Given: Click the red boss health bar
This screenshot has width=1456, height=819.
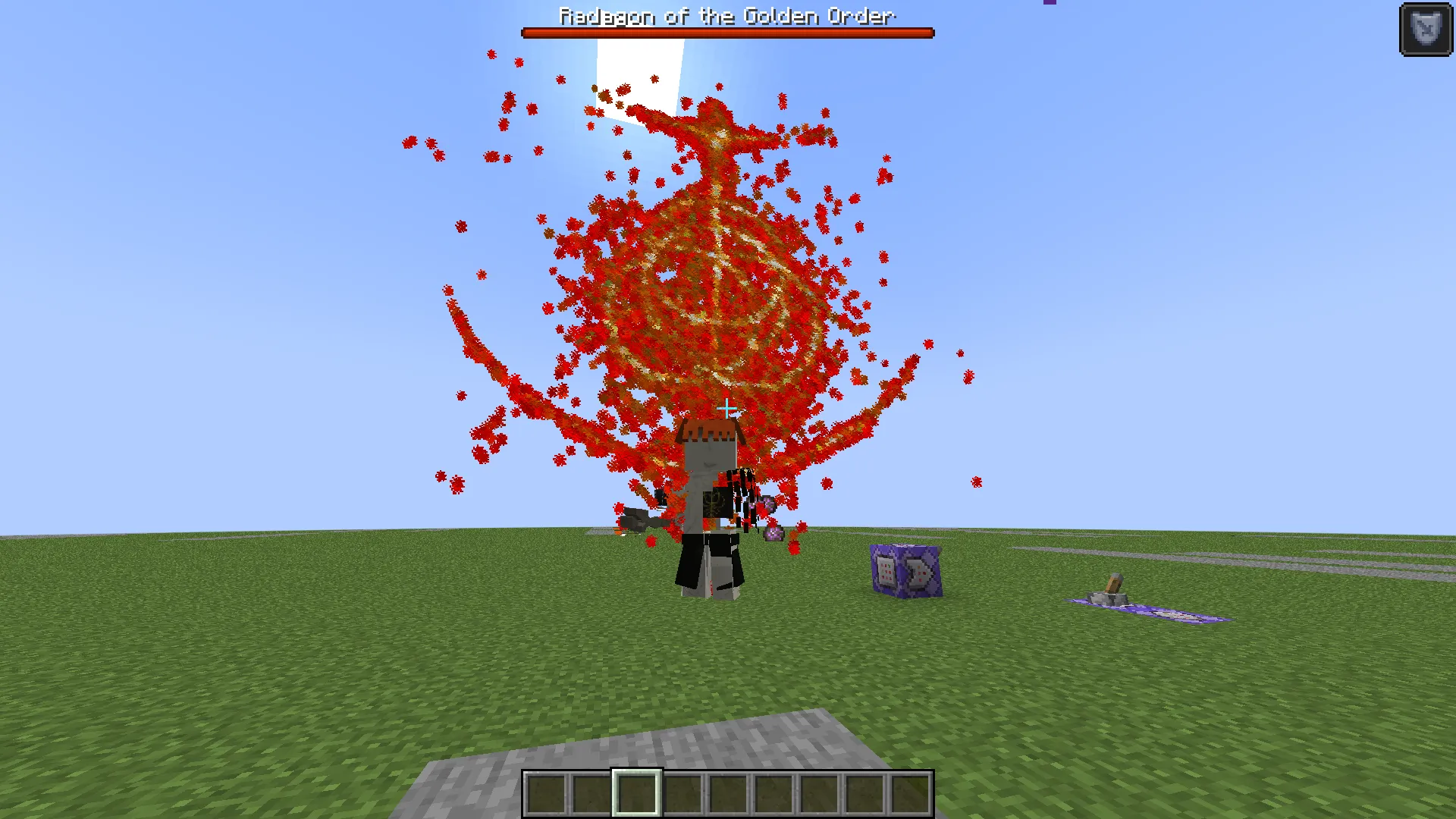Looking at the screenshot, I should [x=726, y=33].
